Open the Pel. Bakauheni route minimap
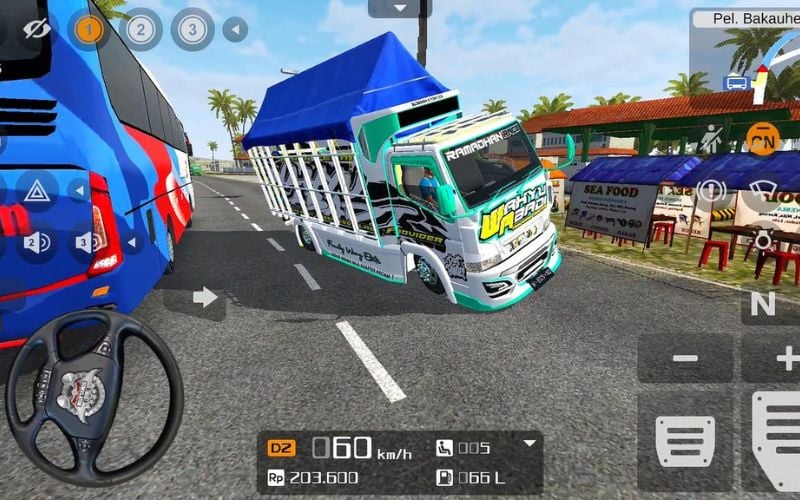Viewport: 800px width, 500px height. click(745, 50)
